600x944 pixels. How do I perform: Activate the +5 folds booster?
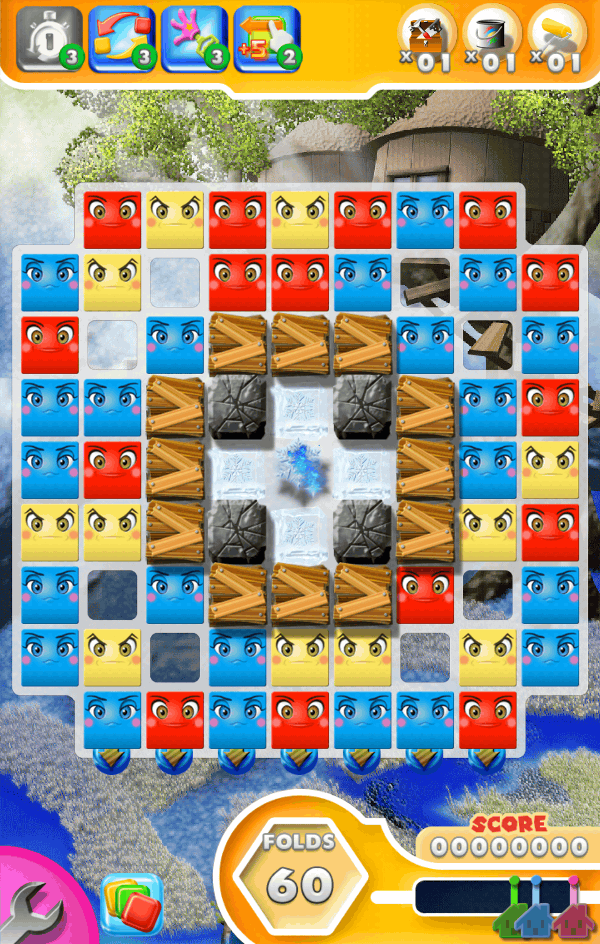point(266,38)
